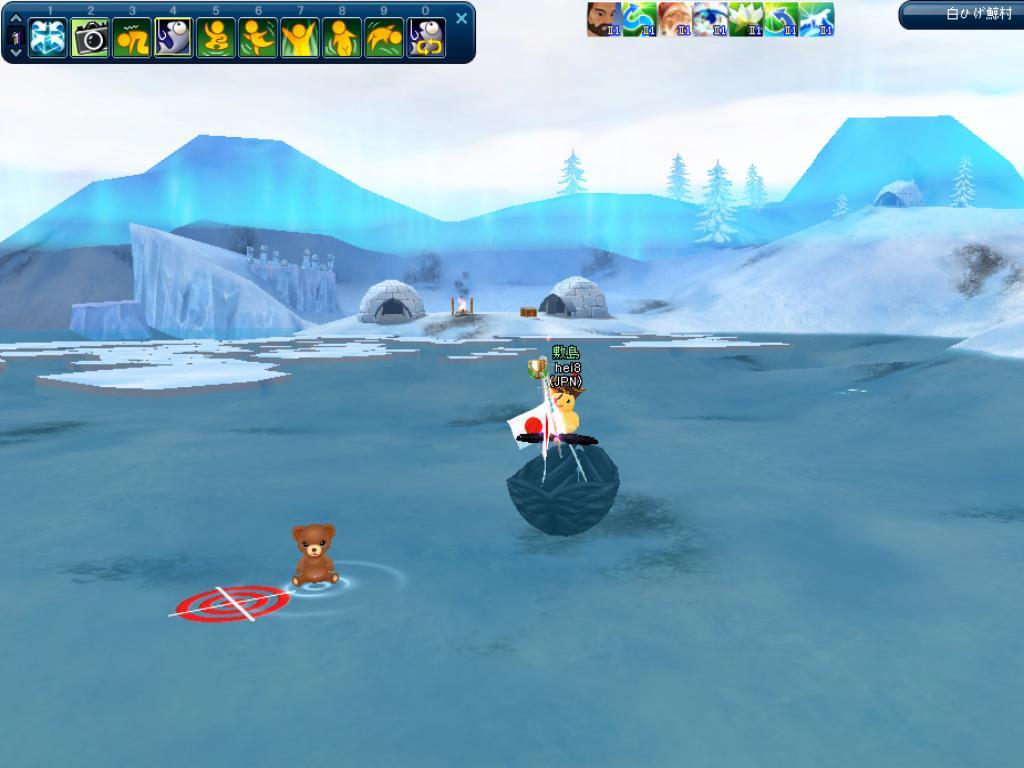Screen dimensions: 1024x768
Task: Open the 白ひげ鯨村 location label
Action: [963, 14]
